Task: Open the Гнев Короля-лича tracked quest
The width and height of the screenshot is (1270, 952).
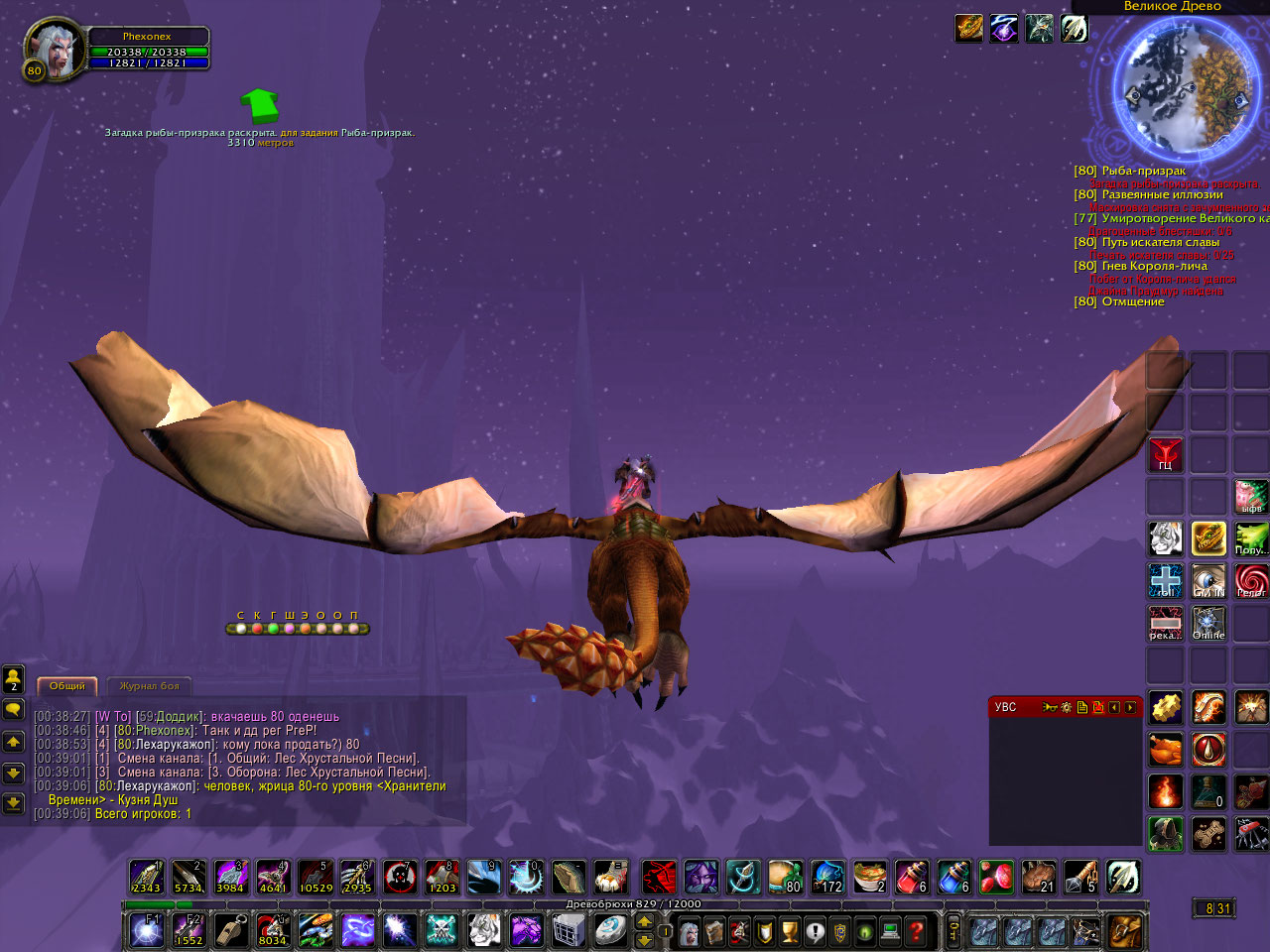Action: [1154, 267]
